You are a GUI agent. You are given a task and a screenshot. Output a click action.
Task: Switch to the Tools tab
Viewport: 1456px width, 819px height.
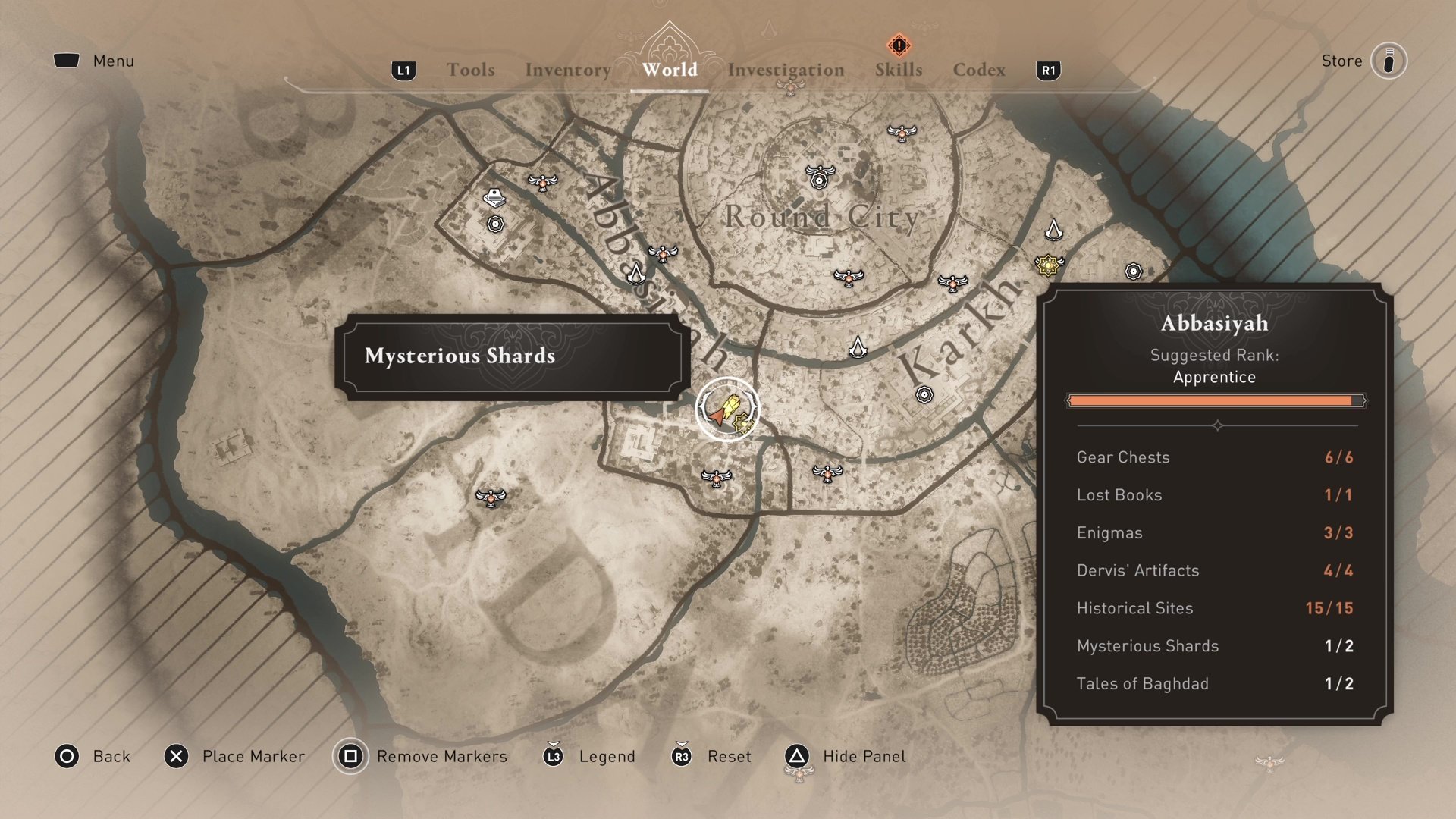pos(470,70)
